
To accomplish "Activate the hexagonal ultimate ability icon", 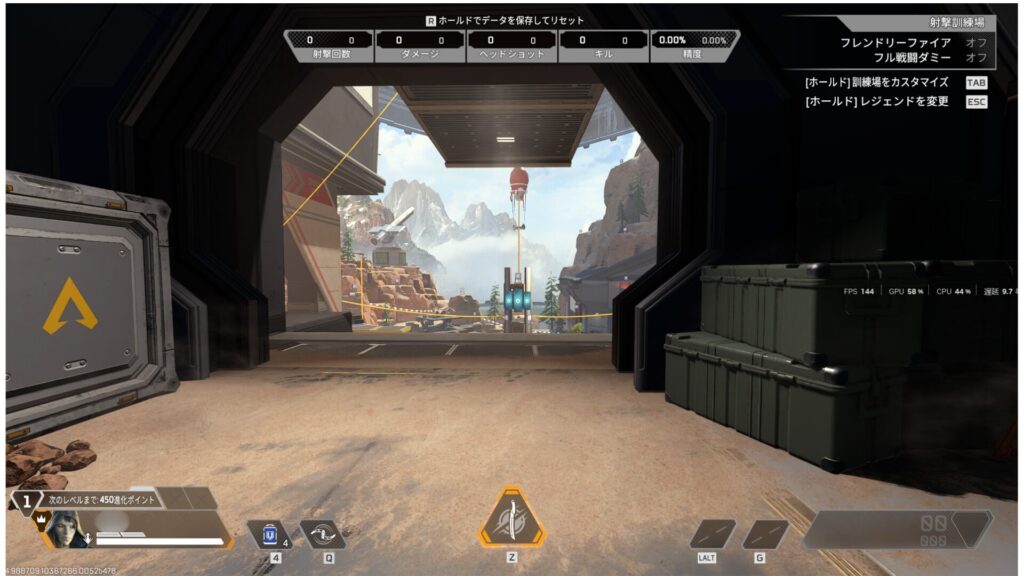I will (x=512, y=518).
